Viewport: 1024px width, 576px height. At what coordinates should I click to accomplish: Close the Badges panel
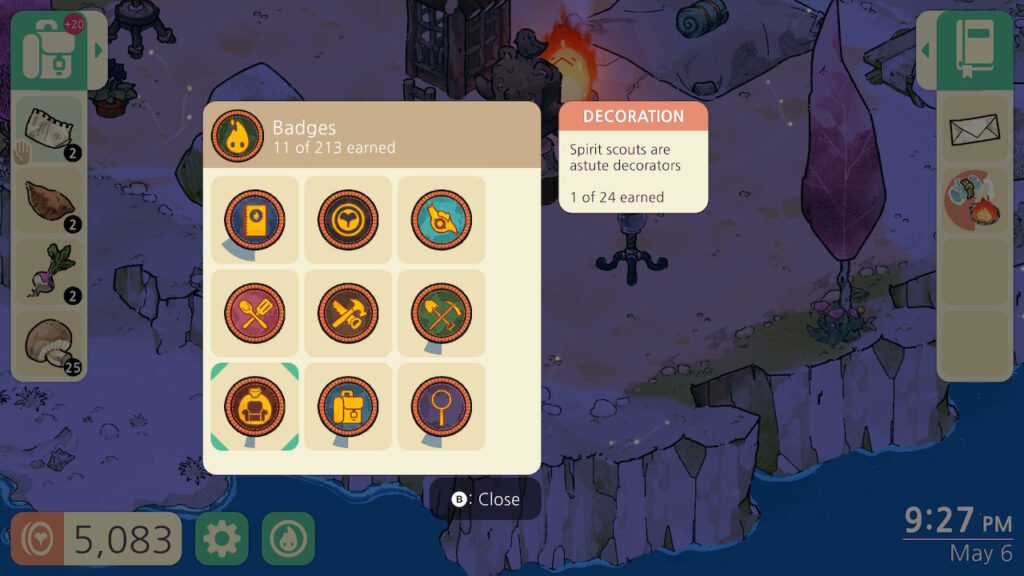point(486,499)
